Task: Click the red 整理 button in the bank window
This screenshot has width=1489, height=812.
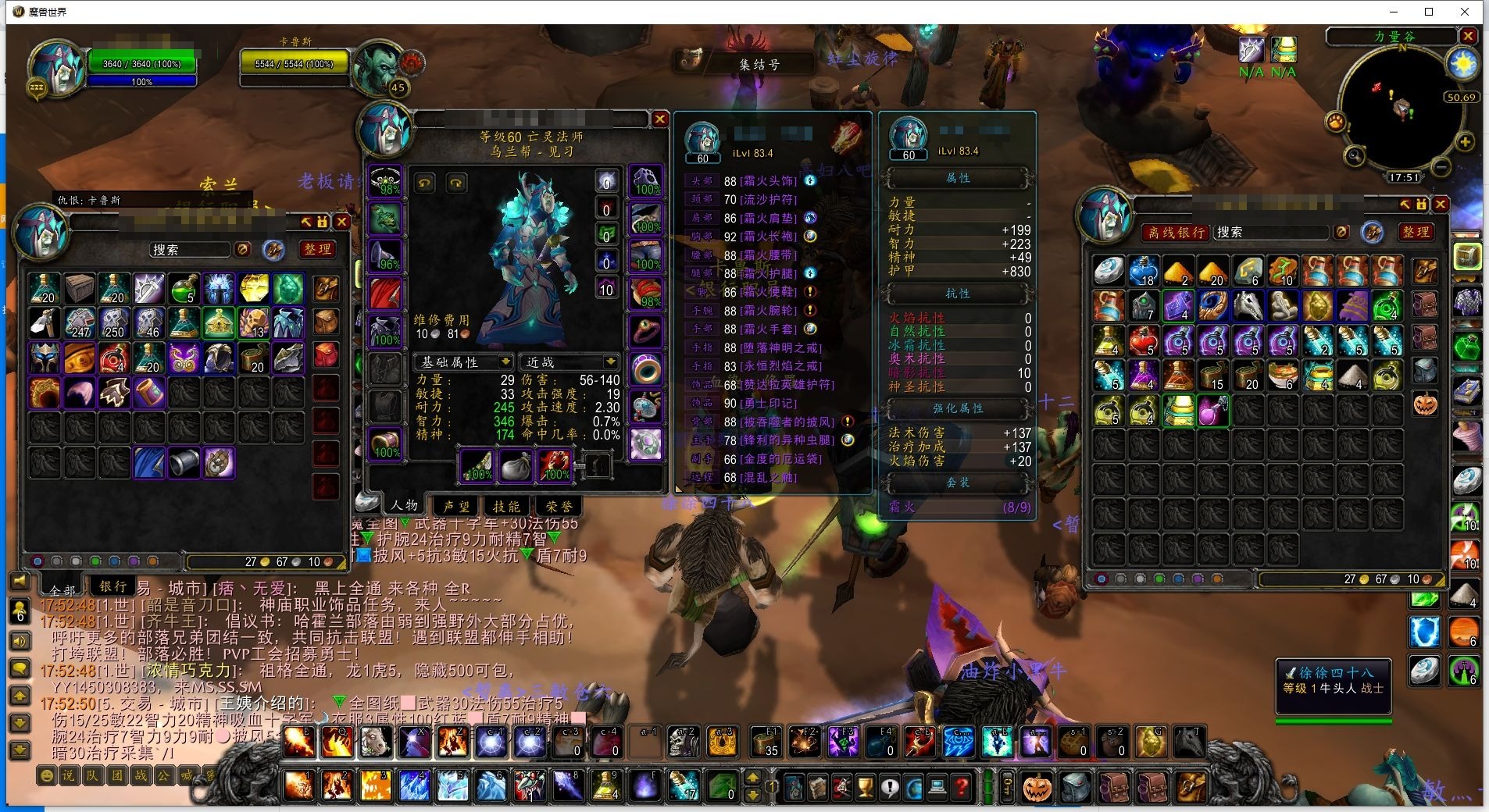Action: click(x=1416, y=232)
